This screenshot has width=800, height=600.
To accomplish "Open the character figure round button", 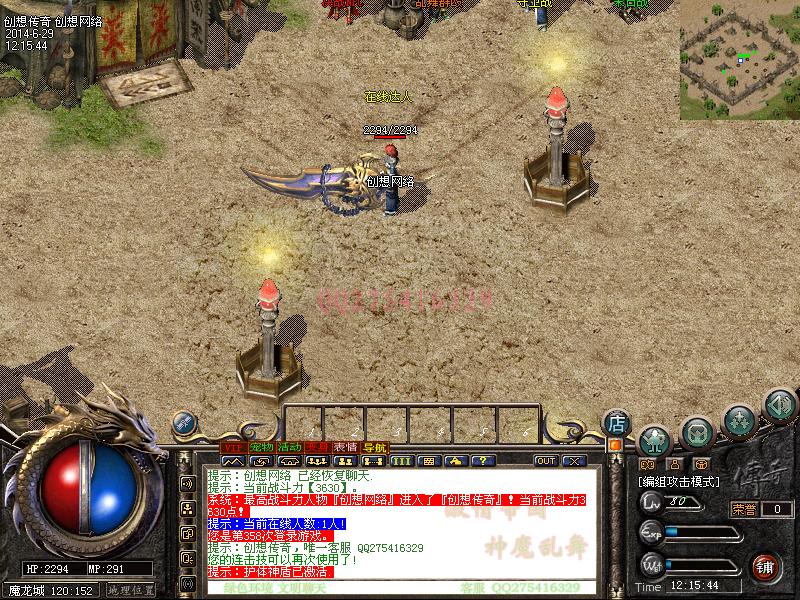I will (x=654, y=439).
